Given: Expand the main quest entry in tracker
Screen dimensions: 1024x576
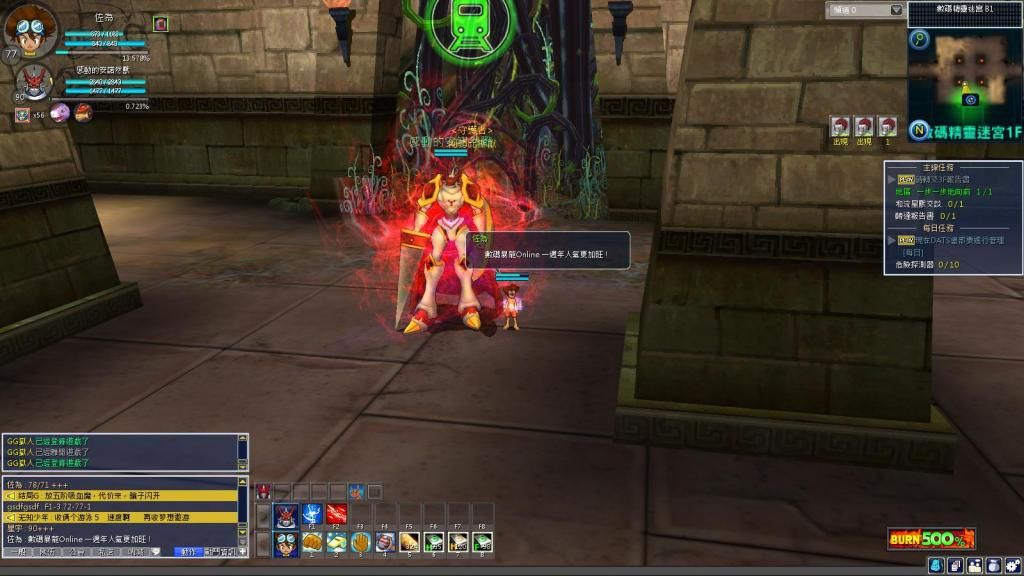Looking at the screenshot, I should coord(892,180).
